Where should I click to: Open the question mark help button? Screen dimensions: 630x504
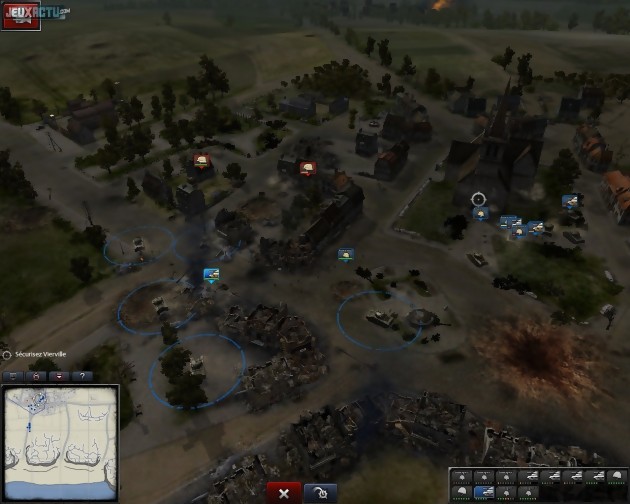pos(80,376)
